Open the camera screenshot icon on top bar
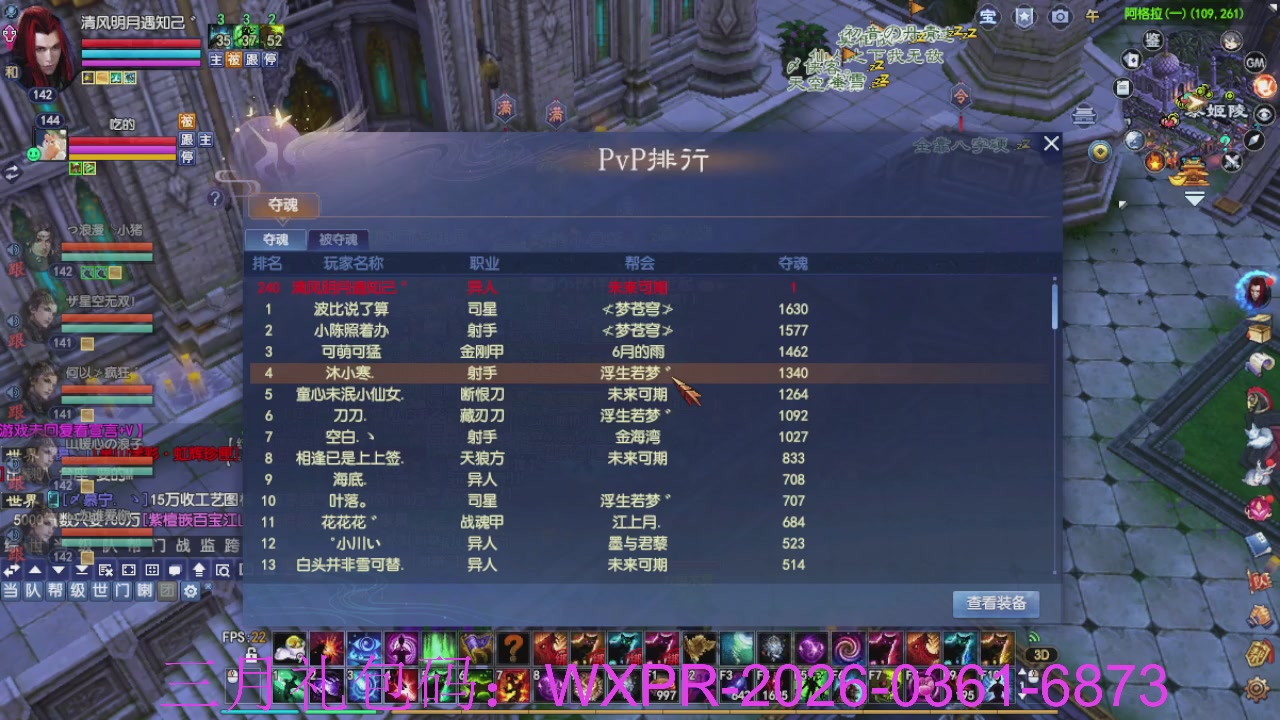The image size is (1280, 720). click(x=1060, y=17)
